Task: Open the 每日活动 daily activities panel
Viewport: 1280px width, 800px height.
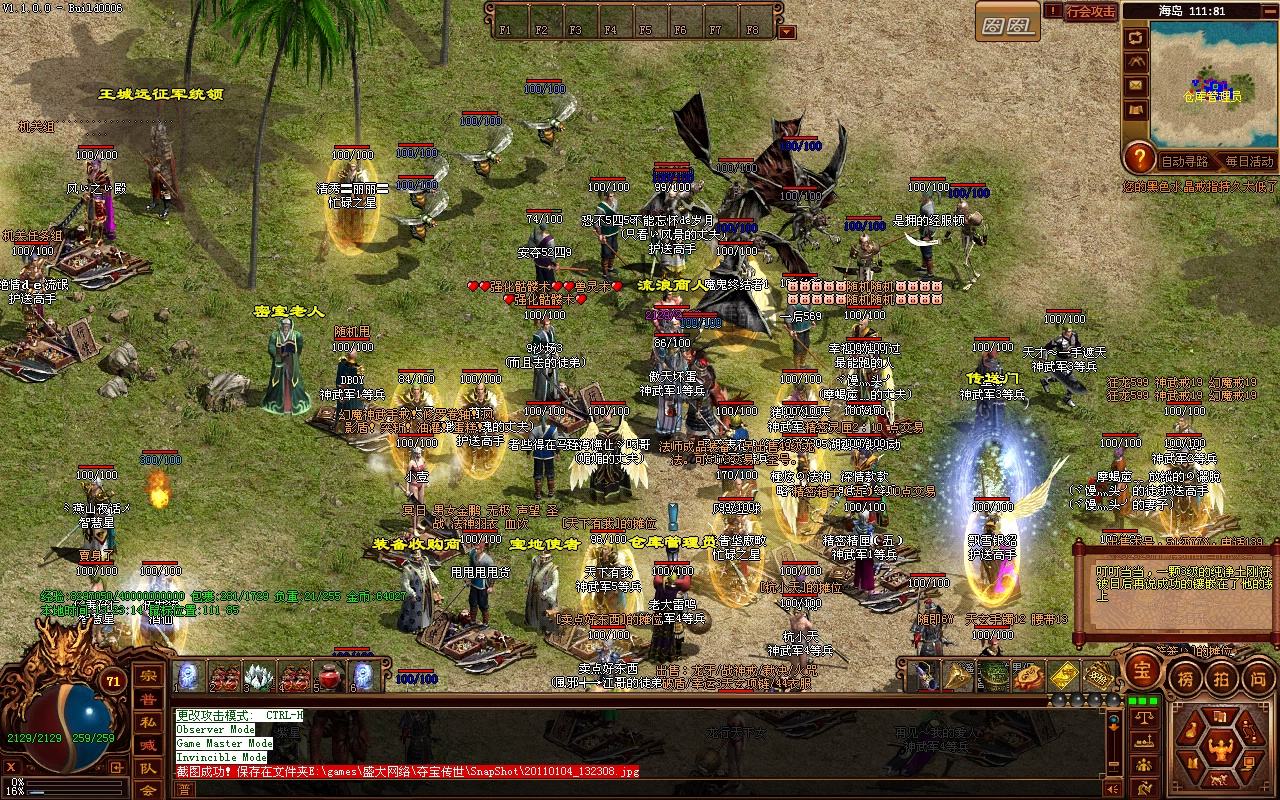Action: tap(1248, 160)
